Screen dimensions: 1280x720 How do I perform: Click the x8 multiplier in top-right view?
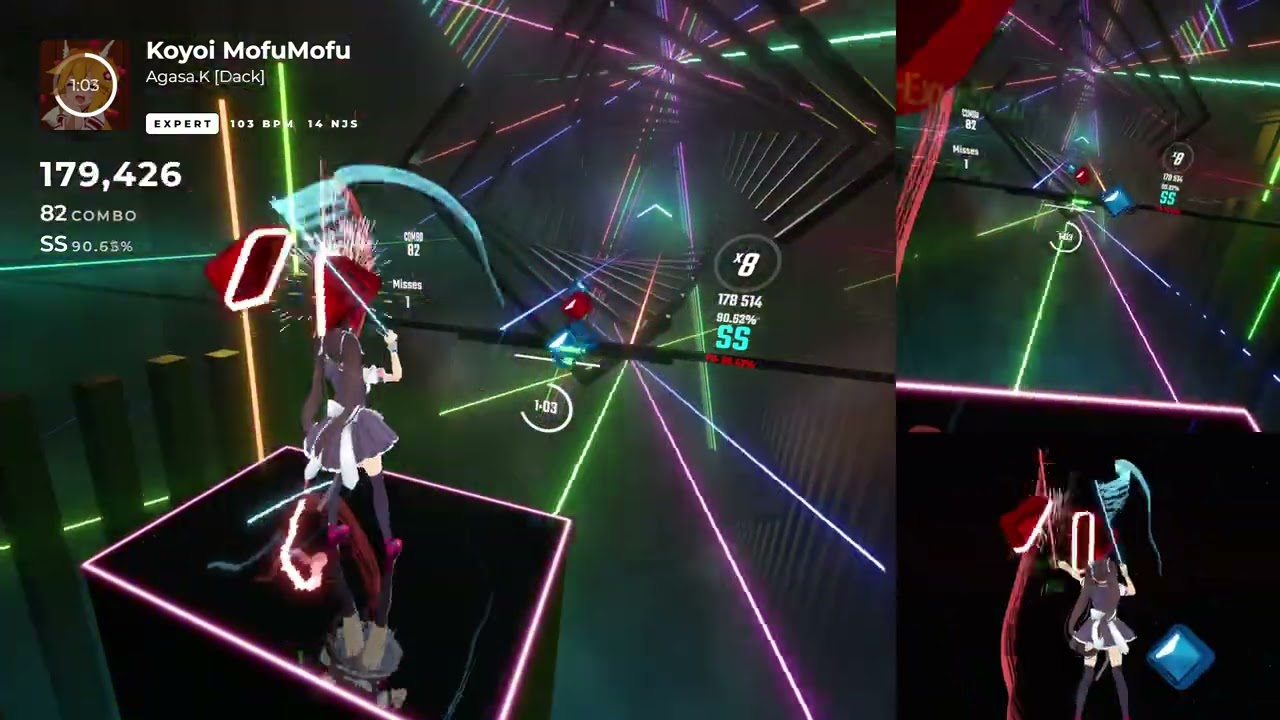pyautogui.click(x=1177, y=158)
